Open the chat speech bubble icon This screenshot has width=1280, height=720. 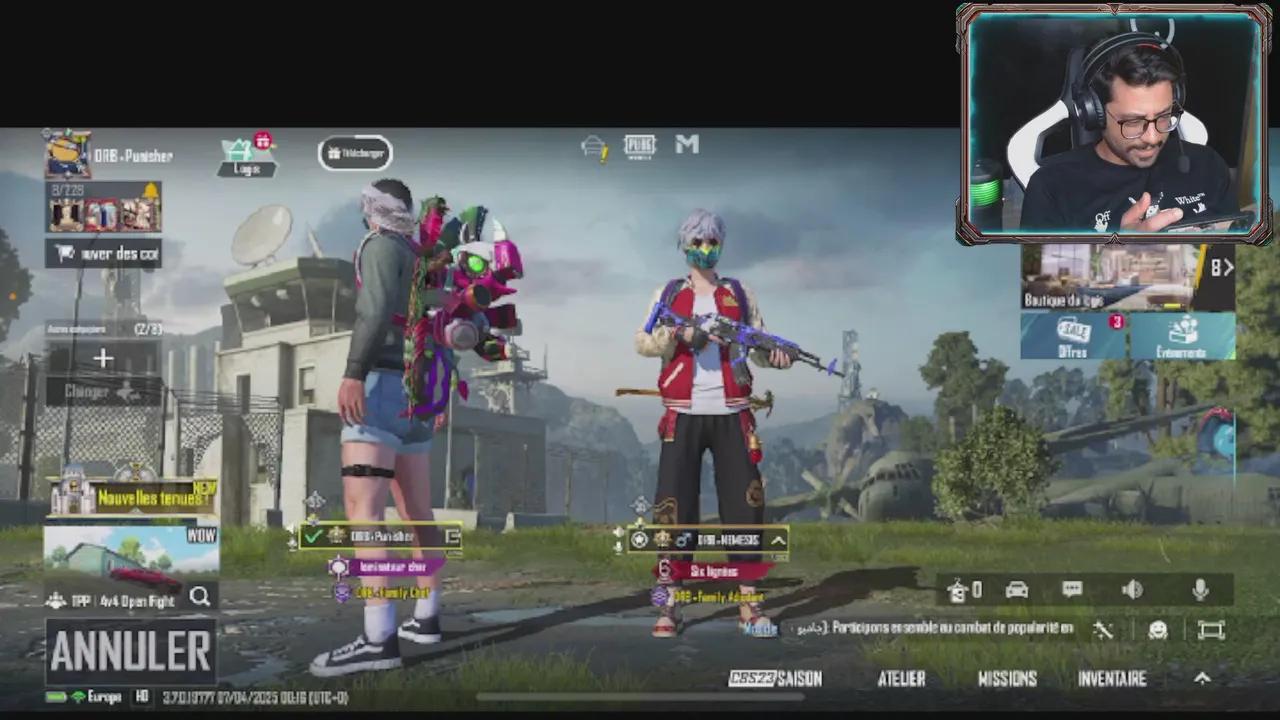point(1072,590)
